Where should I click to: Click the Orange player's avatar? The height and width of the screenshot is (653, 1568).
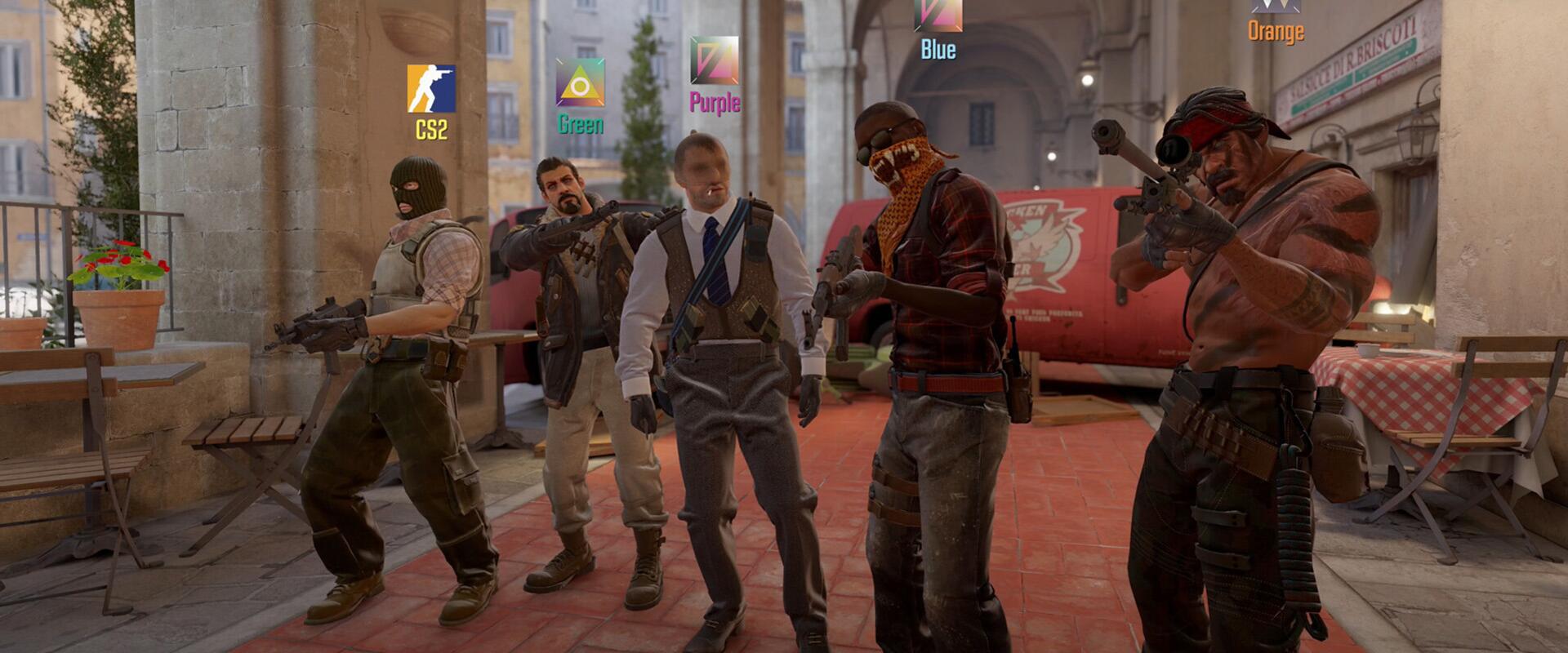point(1276,6)
